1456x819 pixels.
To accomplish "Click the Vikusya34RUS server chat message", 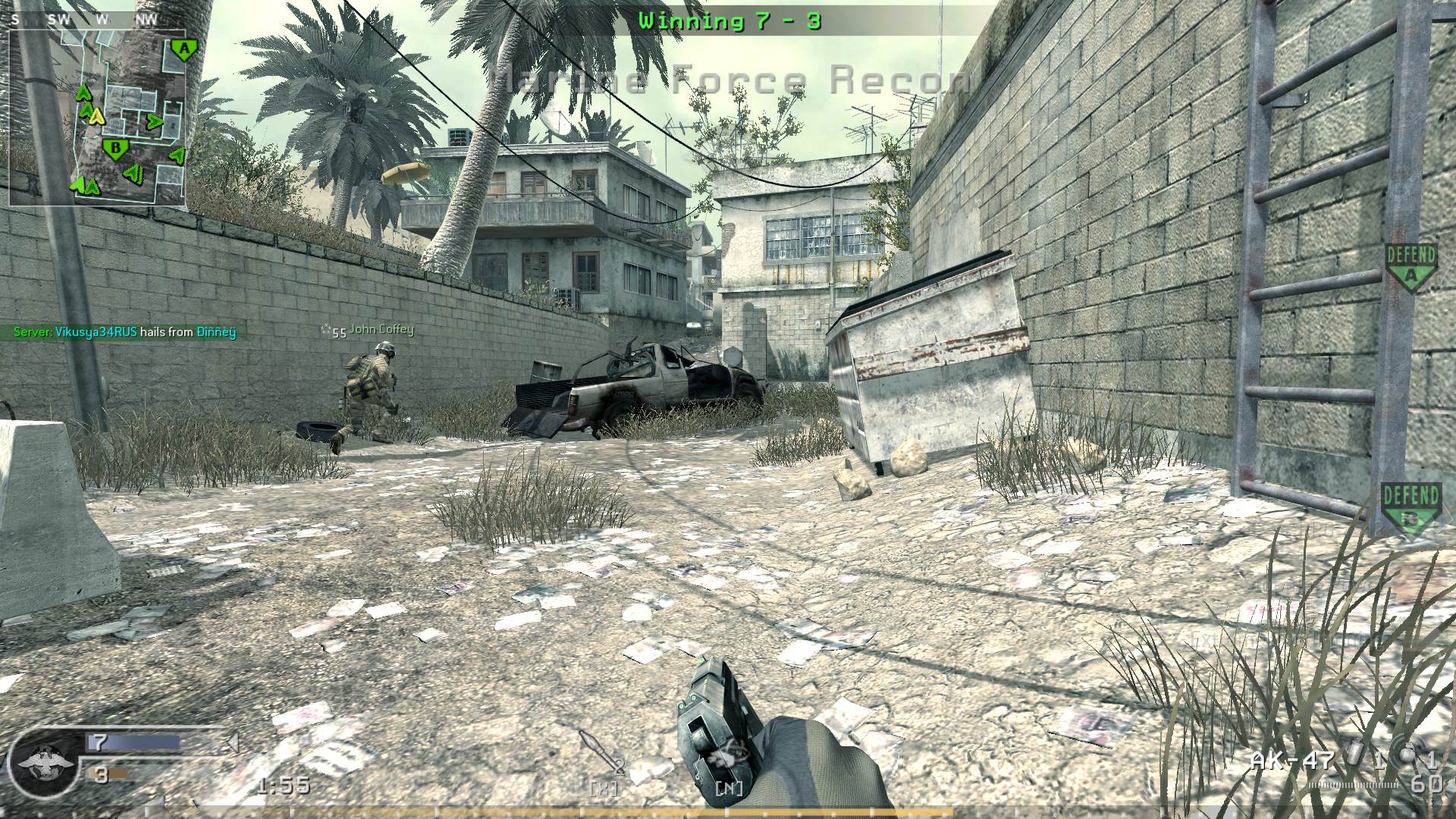I will tap(125, 332).
